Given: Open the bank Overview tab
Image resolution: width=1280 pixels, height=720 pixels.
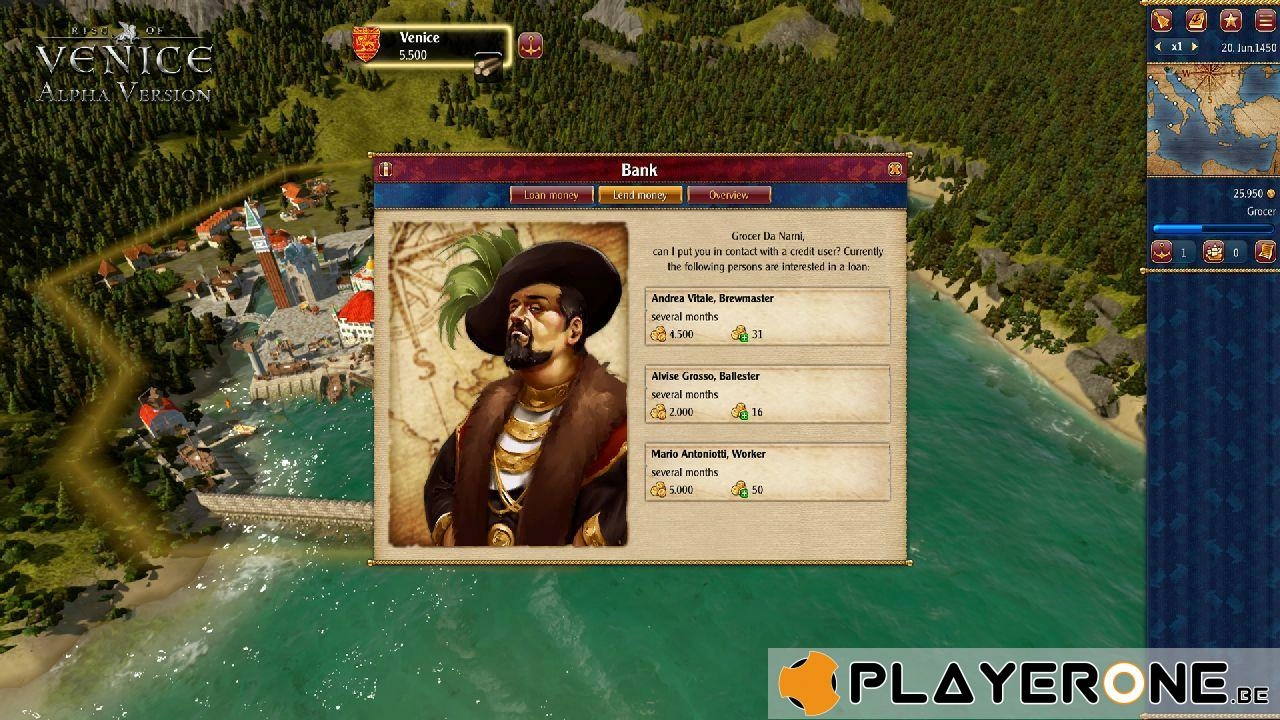Looking at the screenshot, I should 729,195.
